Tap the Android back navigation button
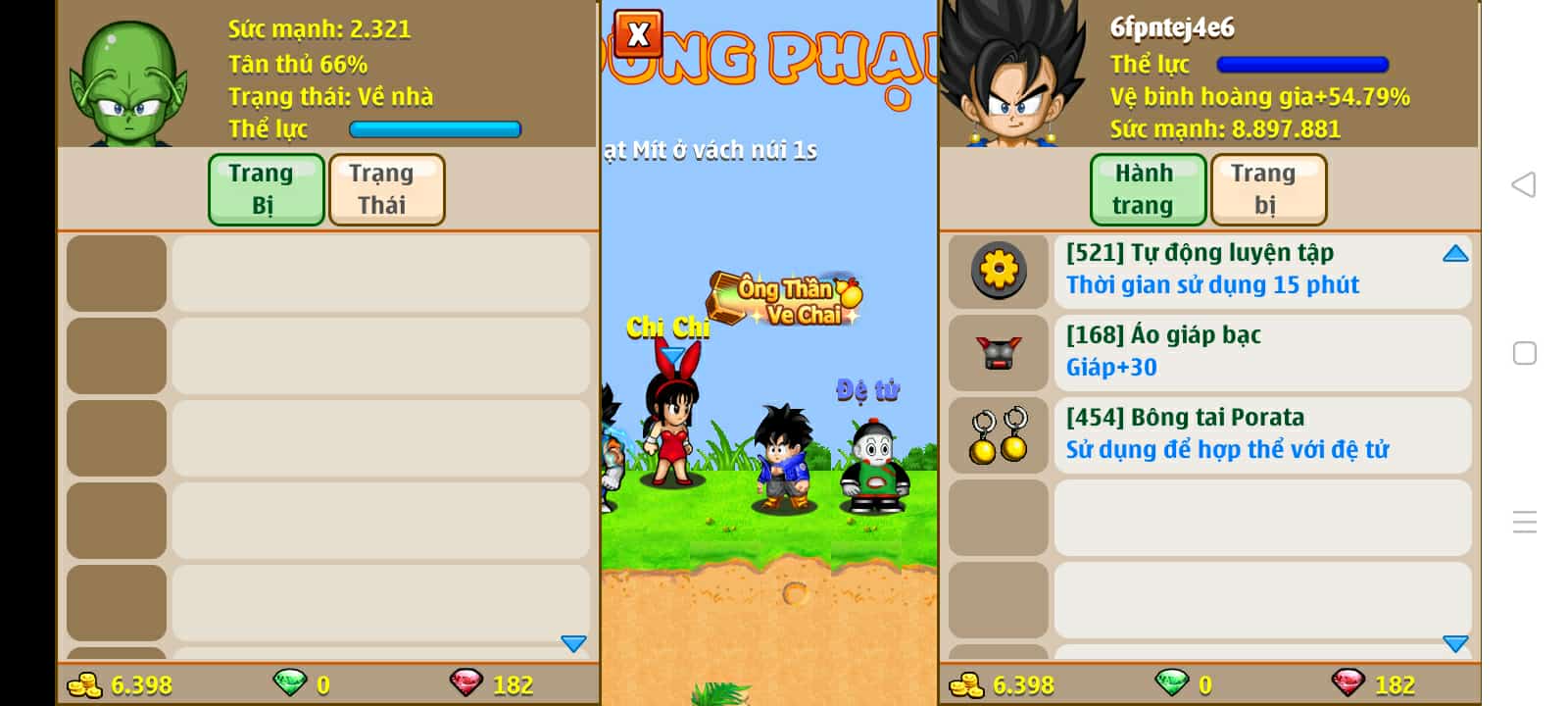 [x=1524, y=184]
